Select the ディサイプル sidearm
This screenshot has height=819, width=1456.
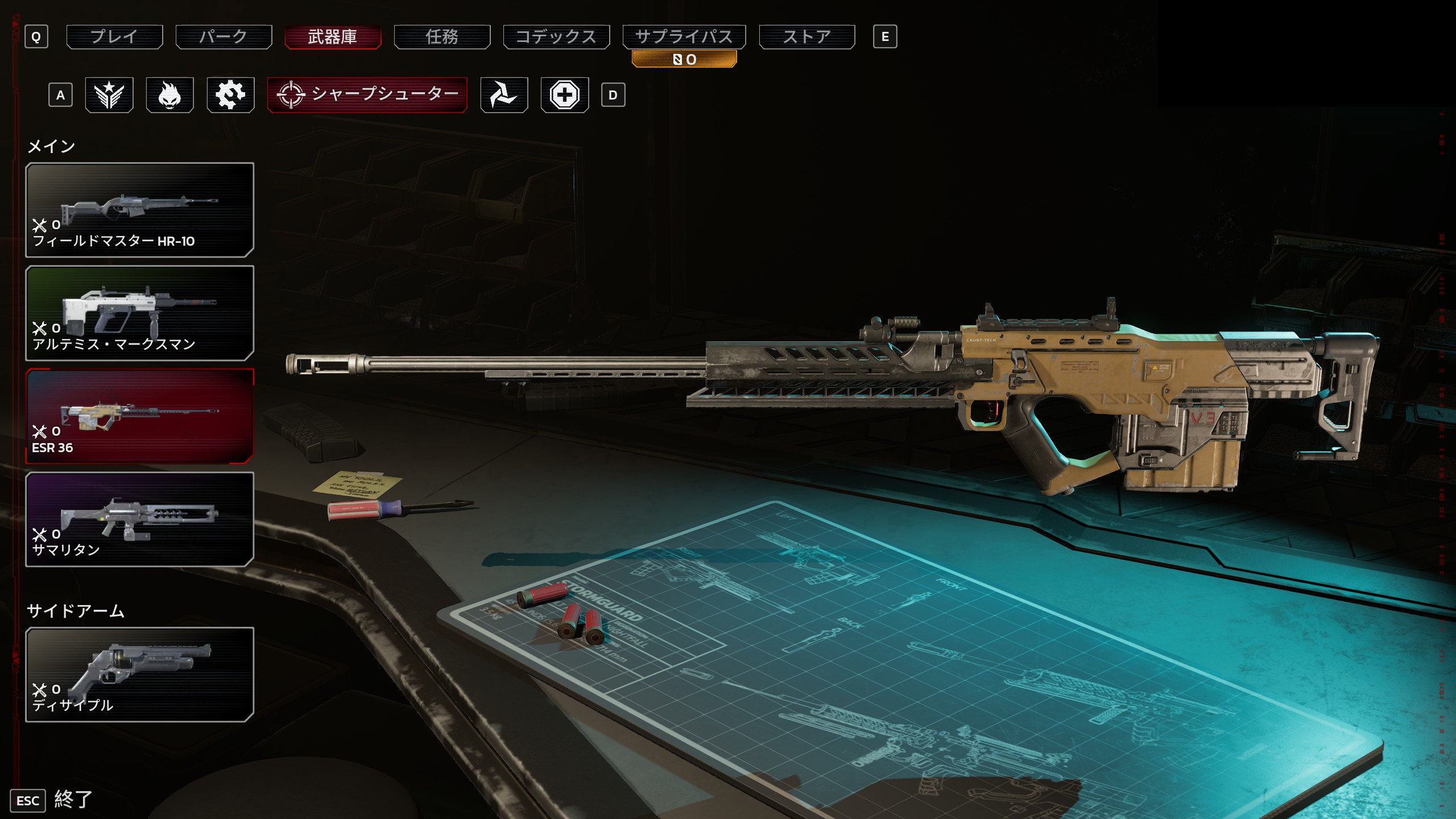point(139,675)
